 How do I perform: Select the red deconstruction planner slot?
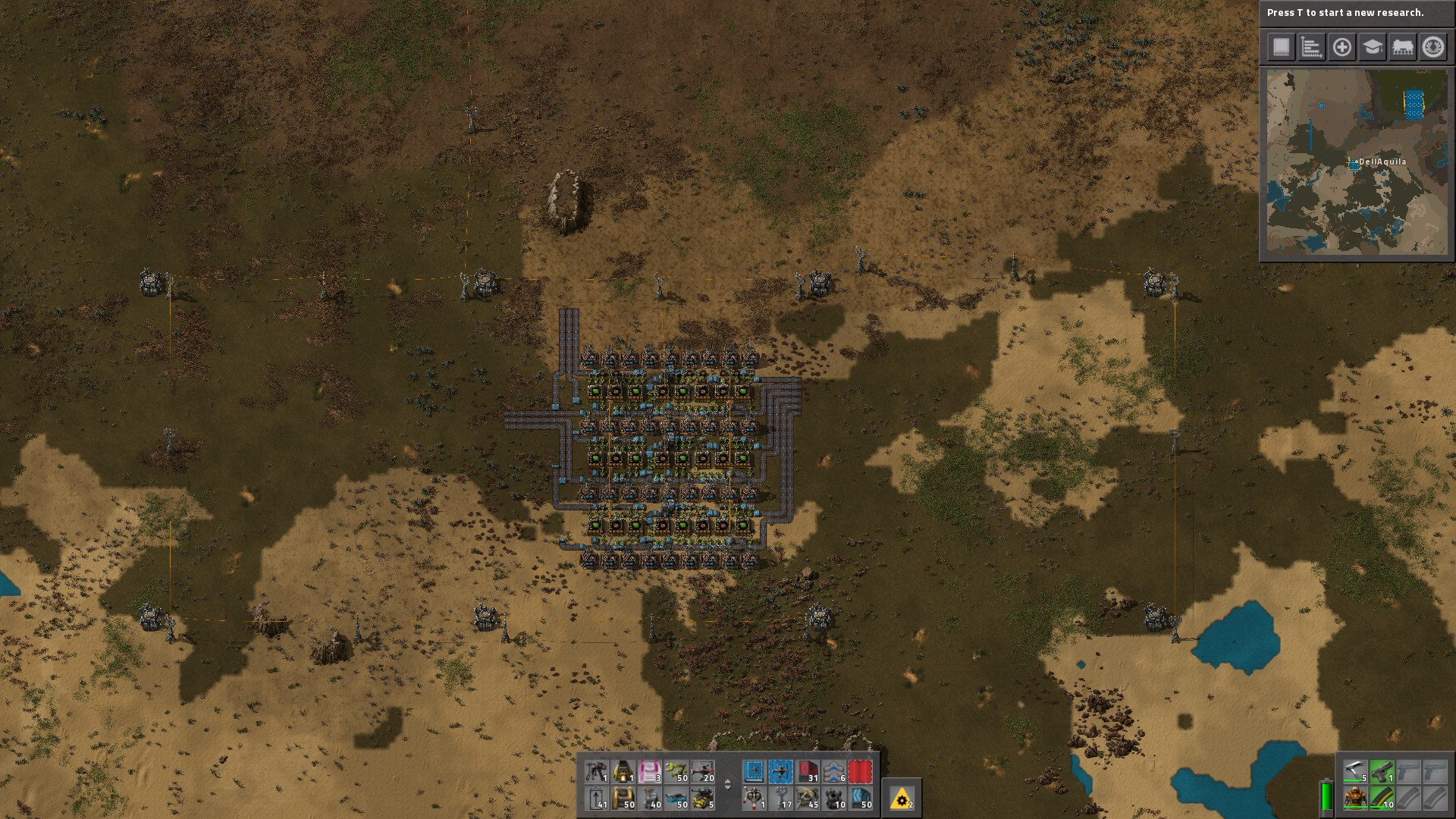(860, 772)
